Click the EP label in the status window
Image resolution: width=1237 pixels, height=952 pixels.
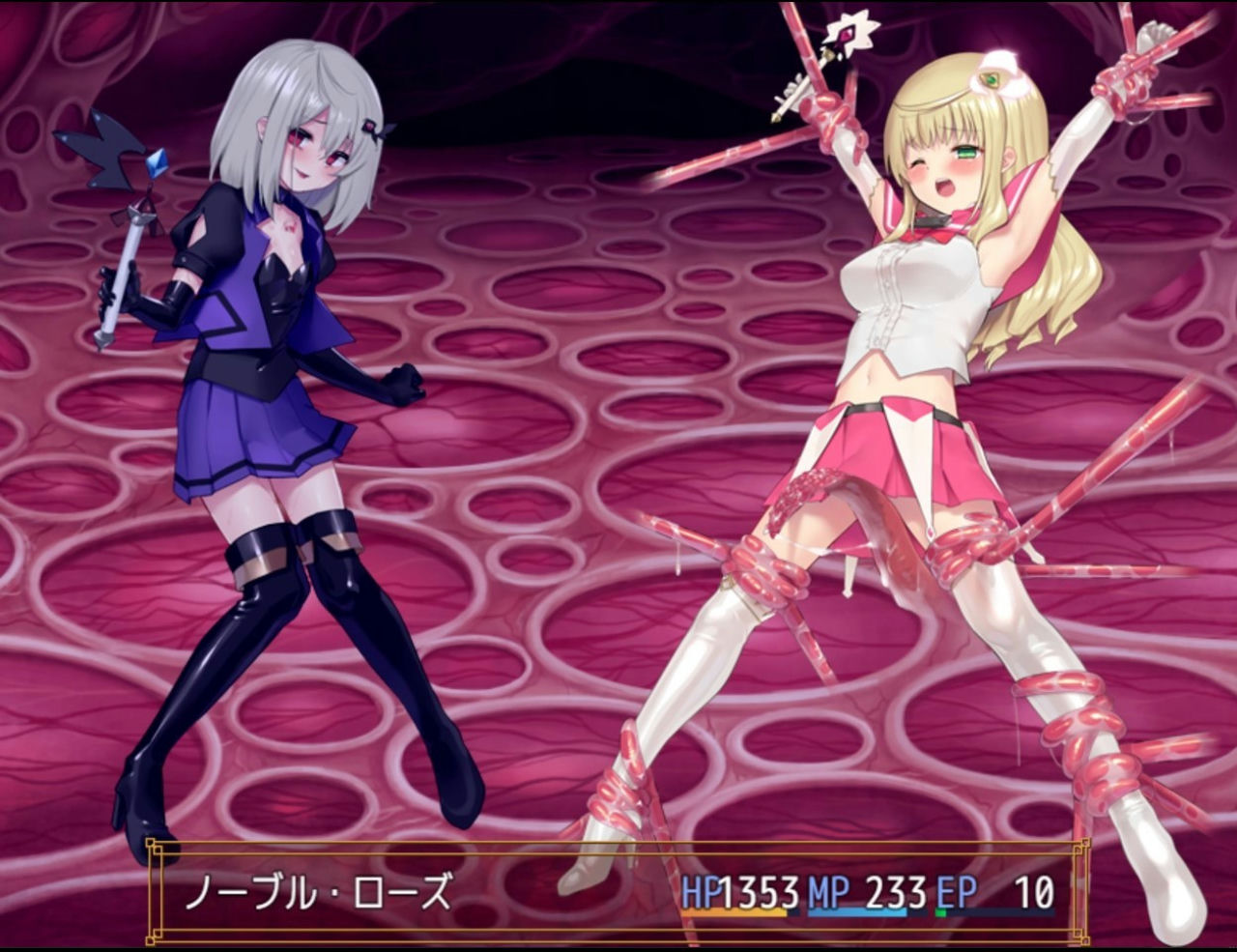[x=957, y=891]
